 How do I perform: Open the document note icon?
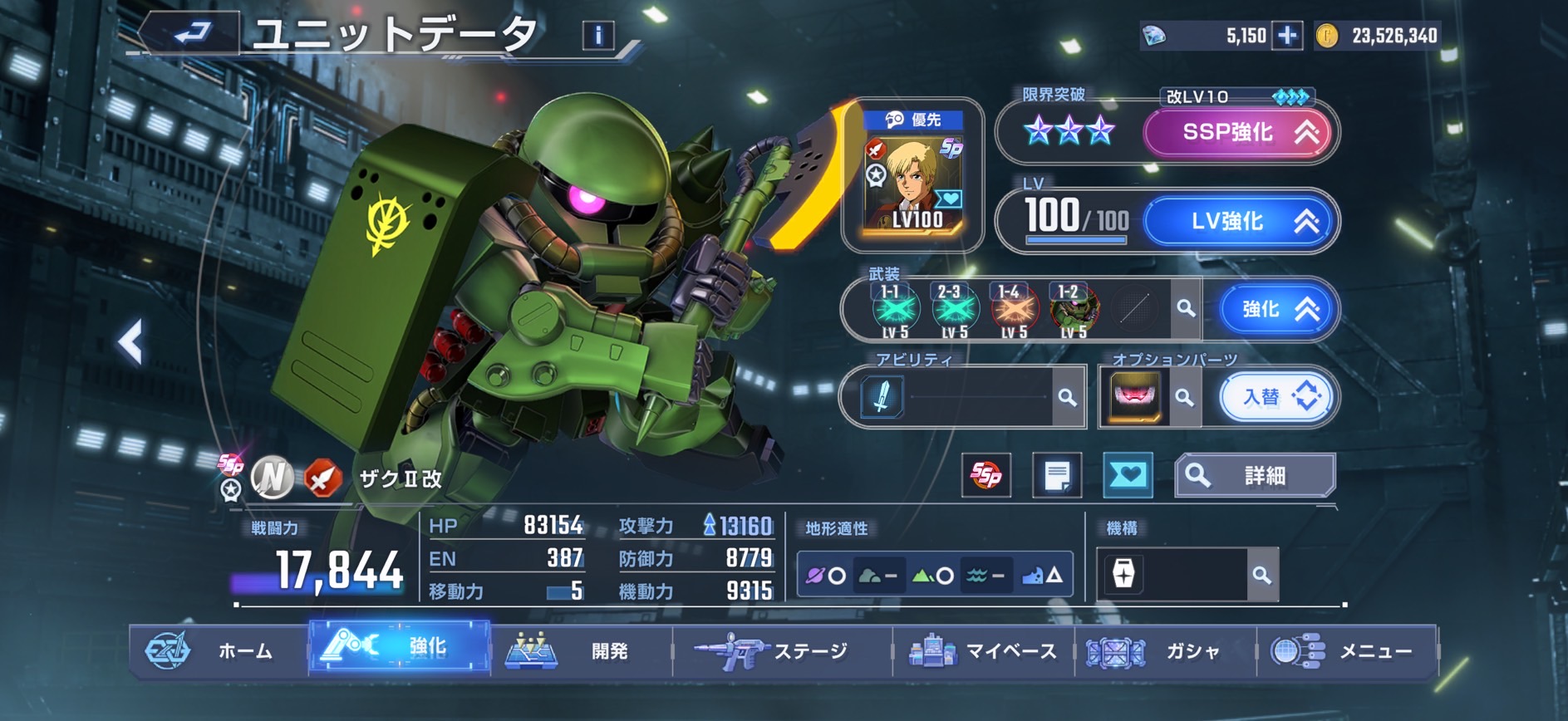click(x=1057, y=475)
